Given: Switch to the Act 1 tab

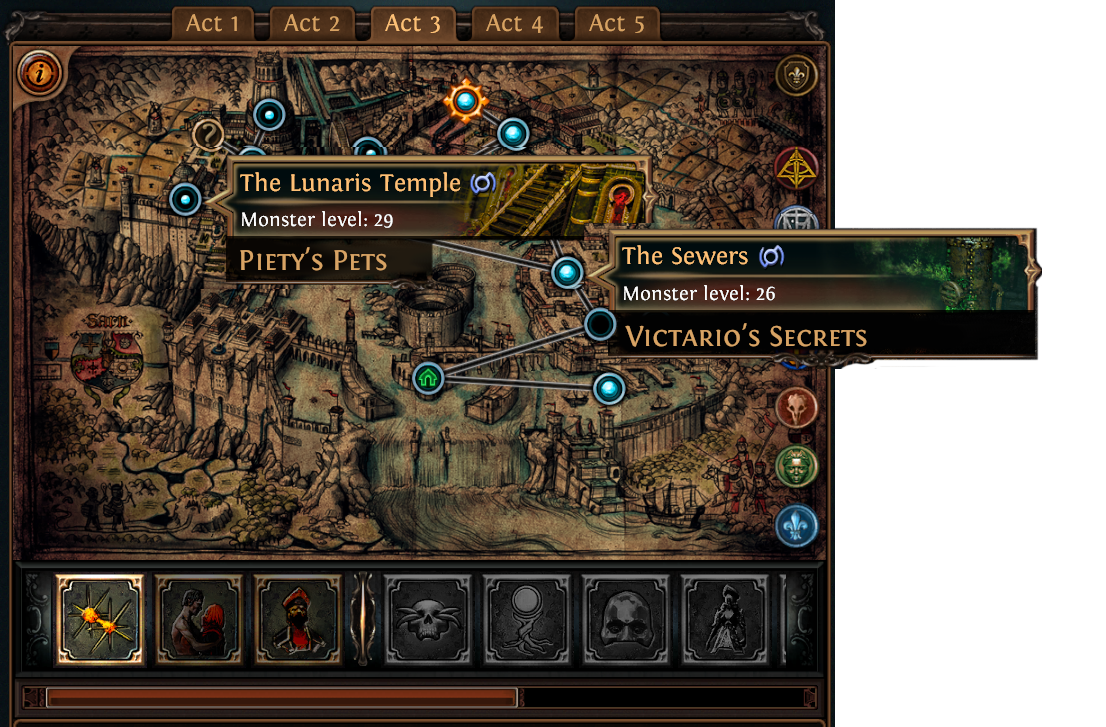Looking at the screenshot, I should pos(212,23).
